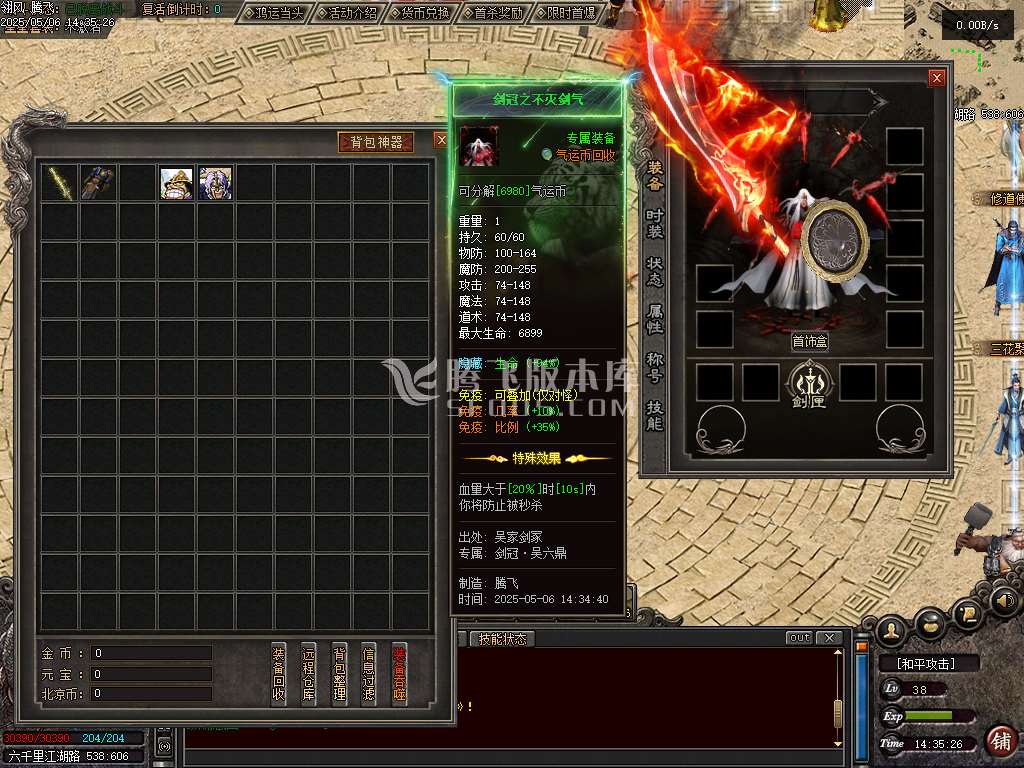
Task: Sort bag with 背包整理
Action: 339,673
